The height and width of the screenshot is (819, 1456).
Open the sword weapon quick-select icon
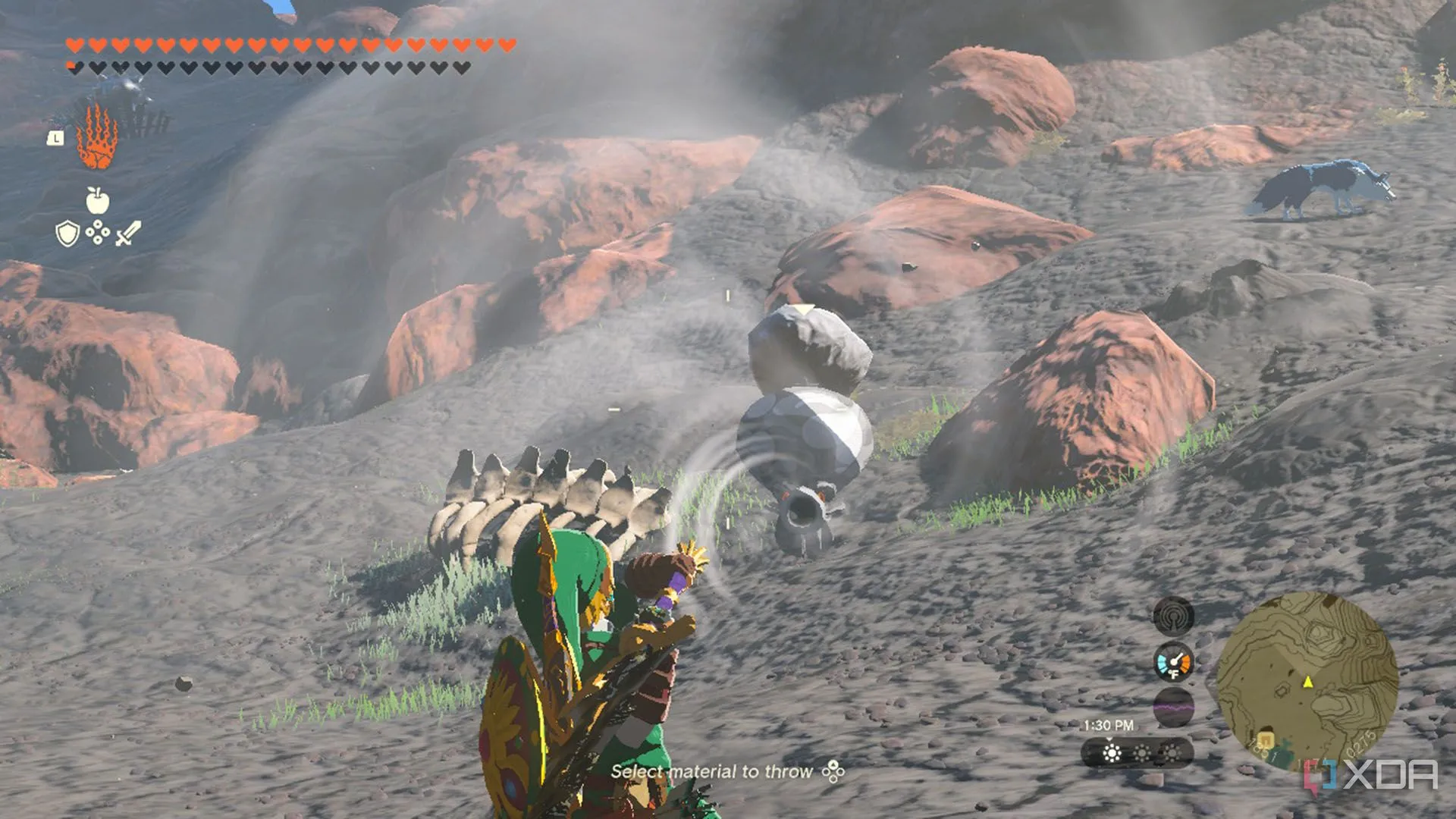[x=128, y=233]
